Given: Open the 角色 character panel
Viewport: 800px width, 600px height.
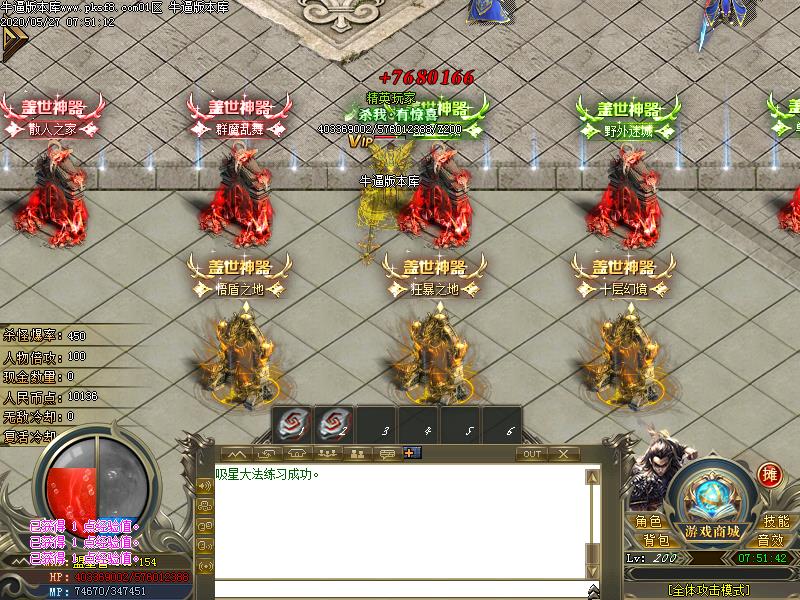Looking at the screenshot, I should 648,521.
